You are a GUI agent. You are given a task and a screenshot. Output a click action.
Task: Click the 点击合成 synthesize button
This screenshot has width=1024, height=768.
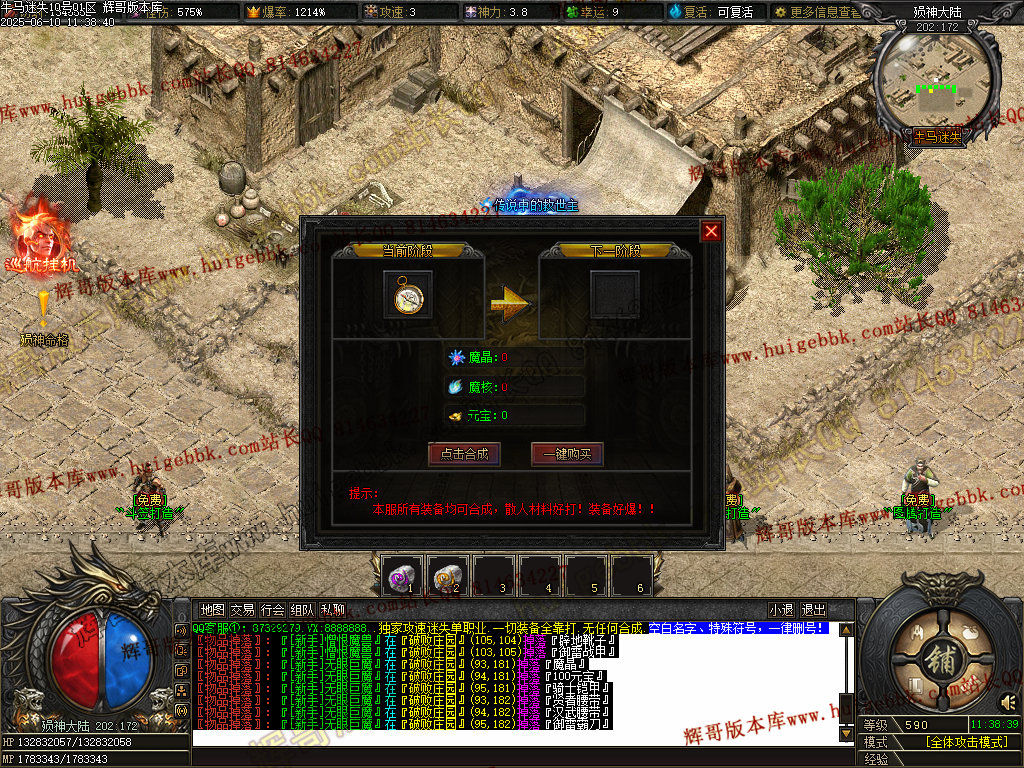464,453
